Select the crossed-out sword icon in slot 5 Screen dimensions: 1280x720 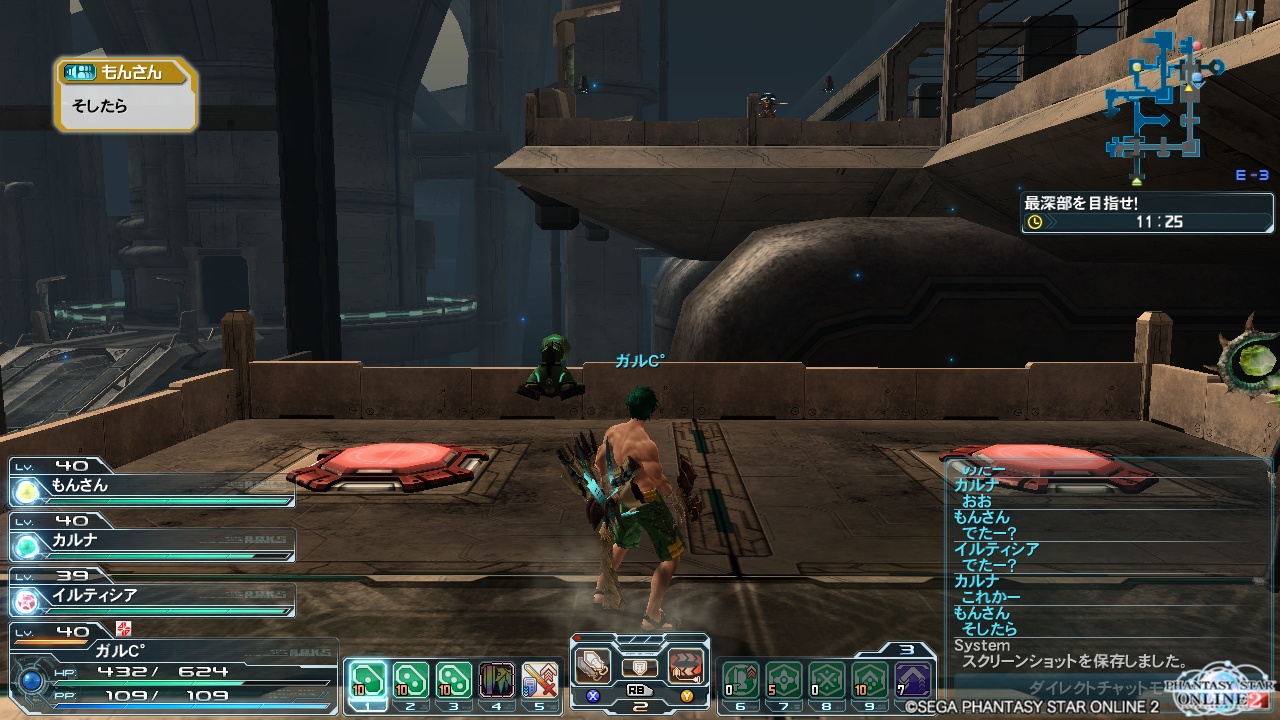pyautogui.click(x=540, y=680)
